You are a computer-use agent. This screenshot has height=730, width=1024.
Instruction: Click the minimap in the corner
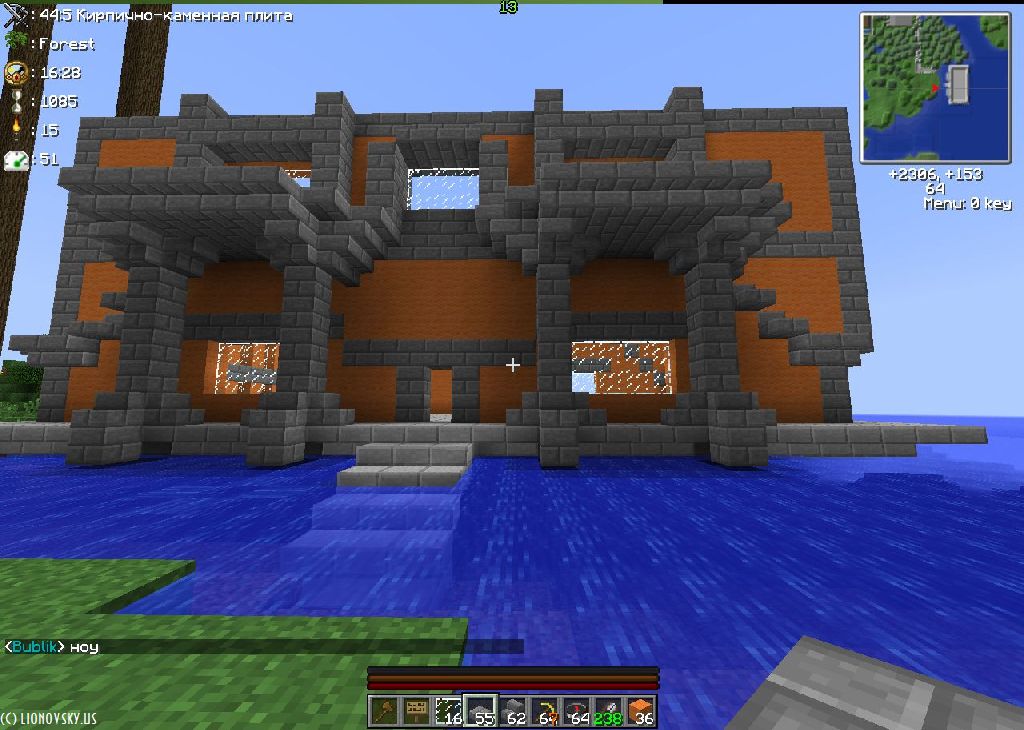[935, 87]
